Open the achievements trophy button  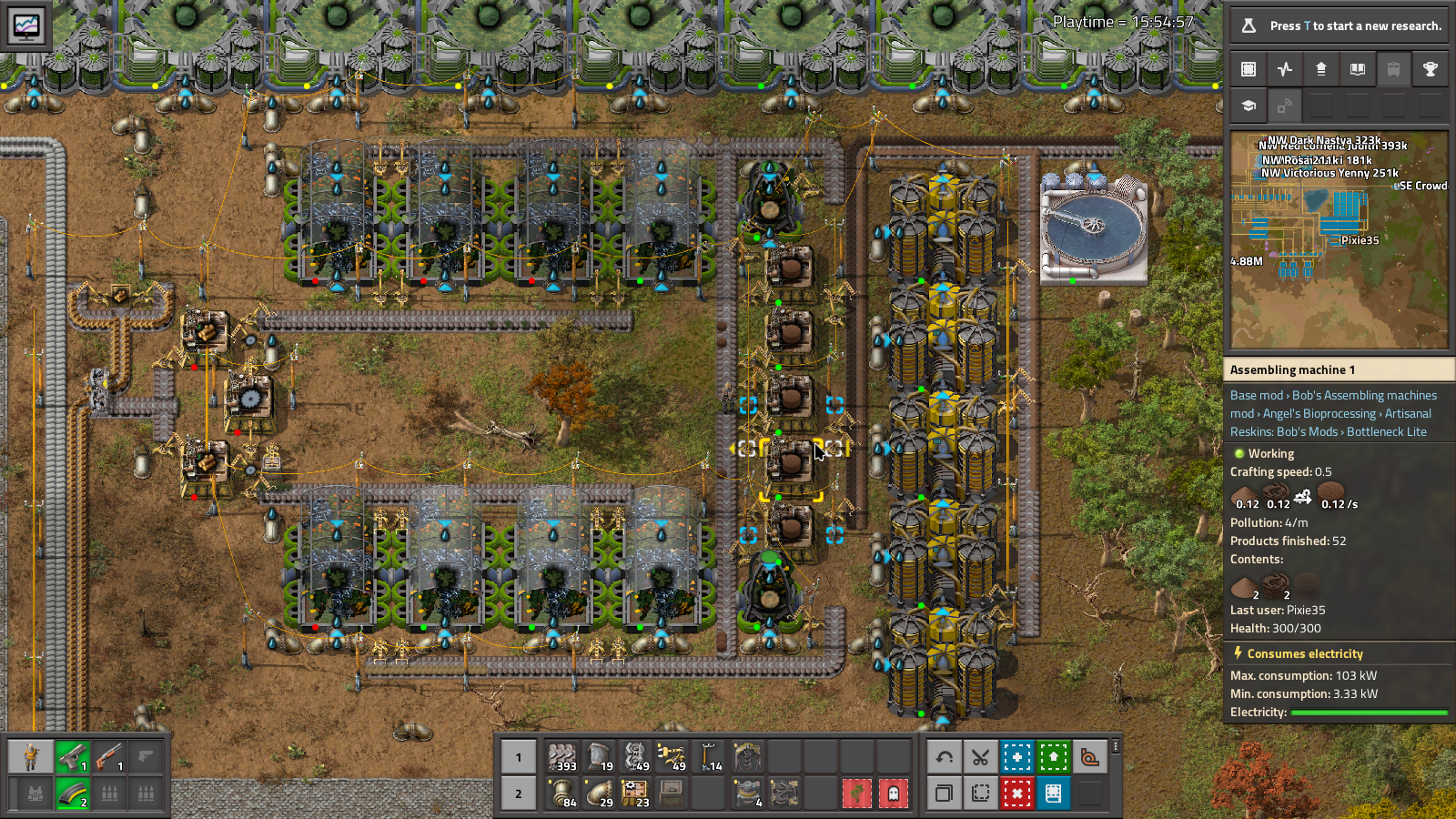click(x=1431, y=69)
